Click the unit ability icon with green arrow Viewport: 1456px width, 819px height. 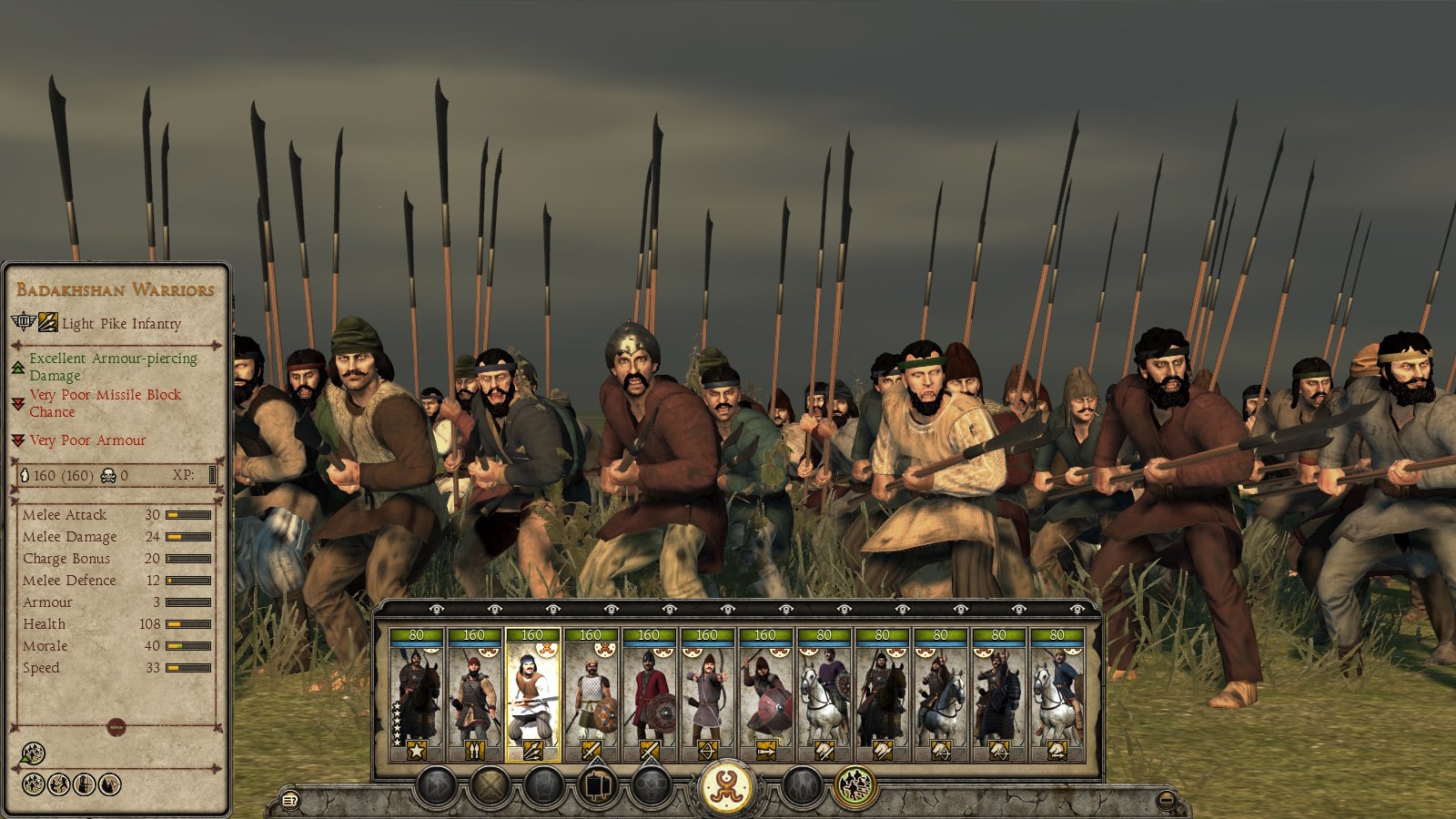click(x=32, y=753)
